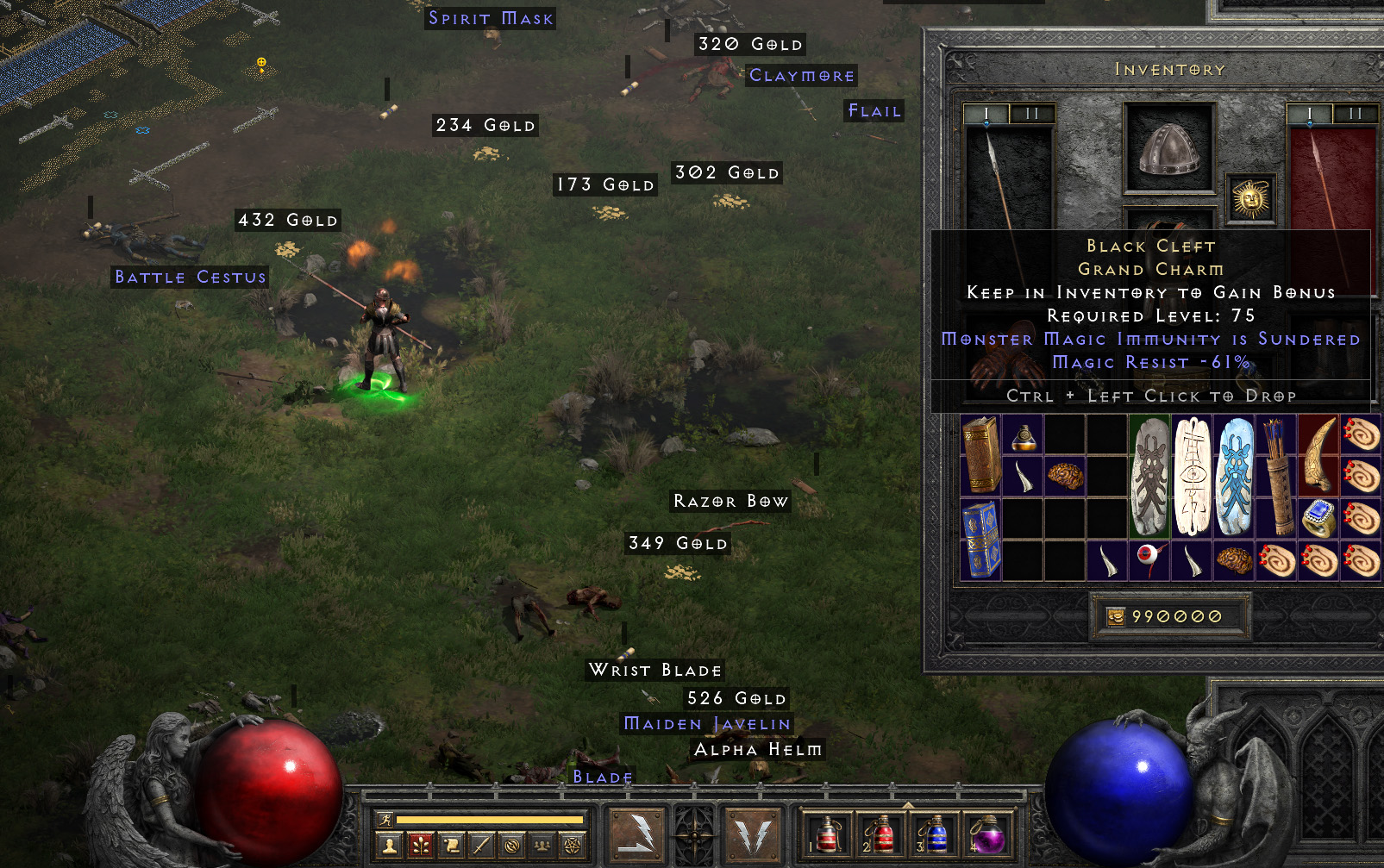Toggle the run/walk icon
Viewport: 1384px width, 868px height.
pyautogui.click(x=385, y=820)
